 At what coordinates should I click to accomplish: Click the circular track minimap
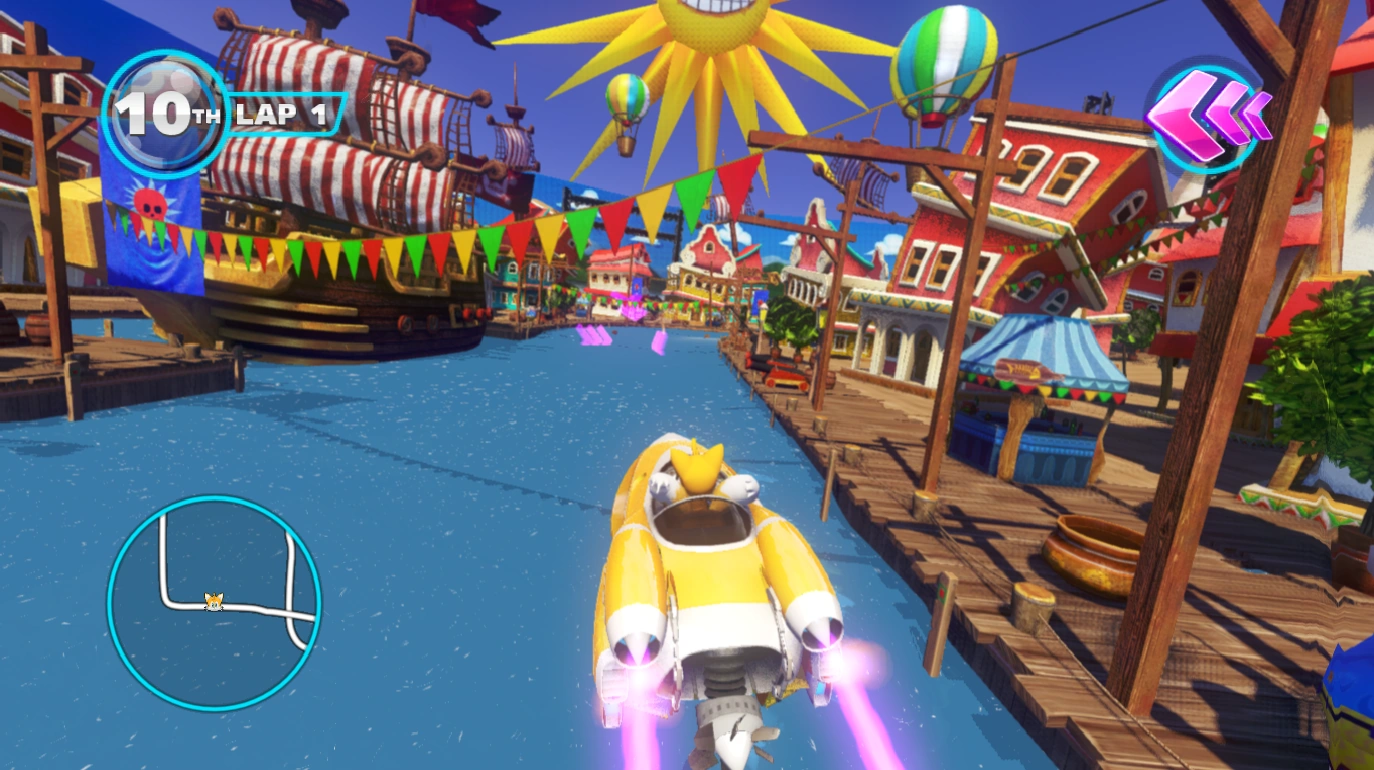point(213,603)
